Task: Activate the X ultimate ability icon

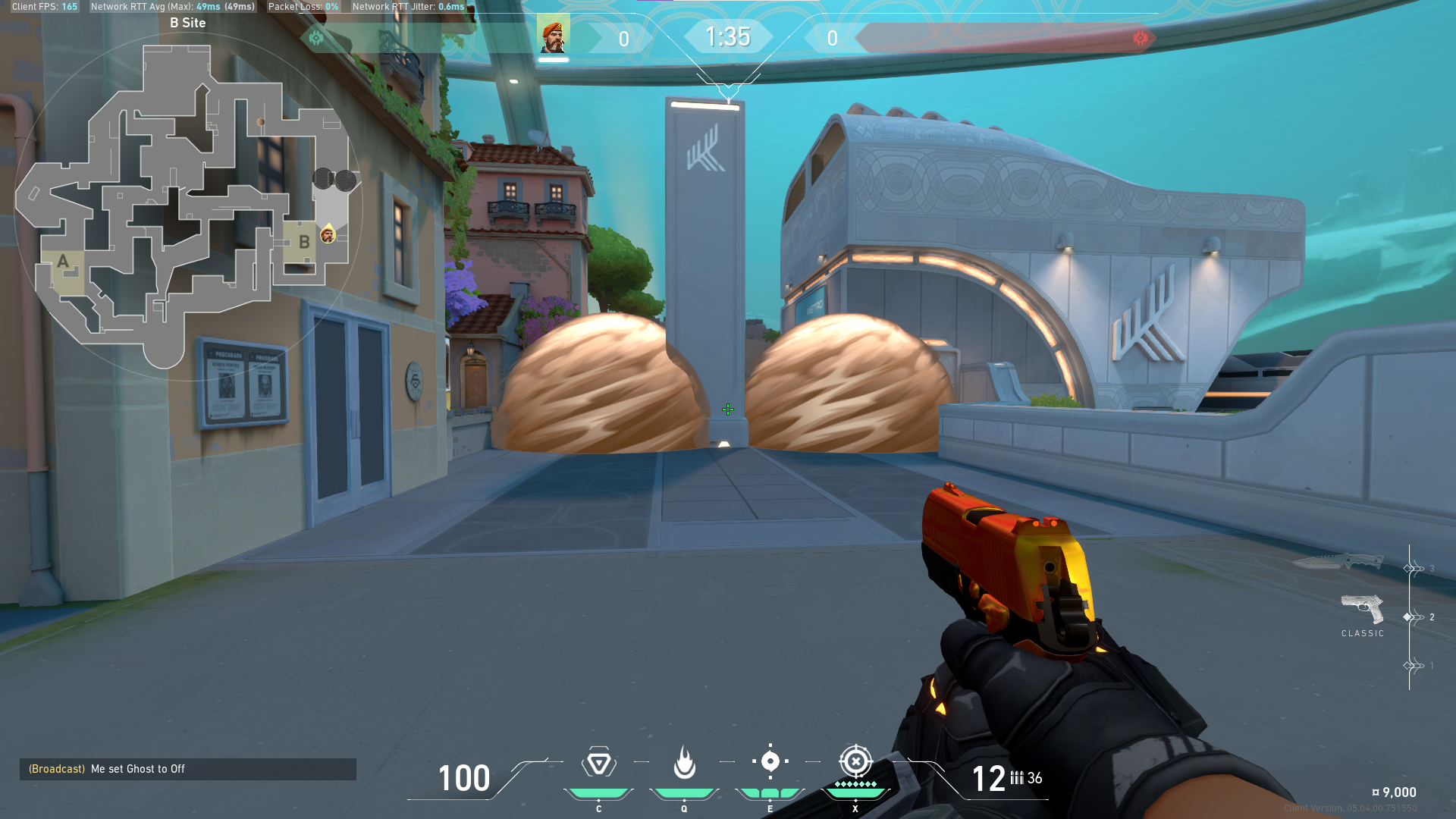Action: [855, 761]
